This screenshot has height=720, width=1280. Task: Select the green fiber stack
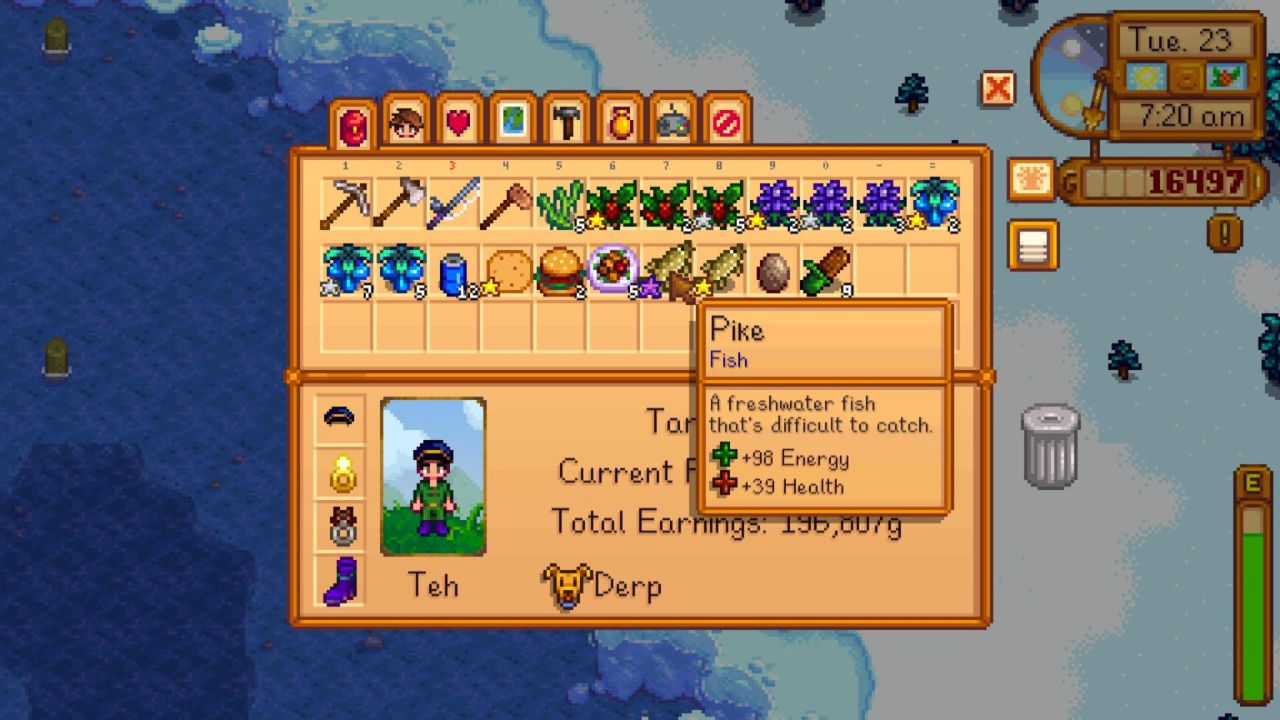[559, 204]
